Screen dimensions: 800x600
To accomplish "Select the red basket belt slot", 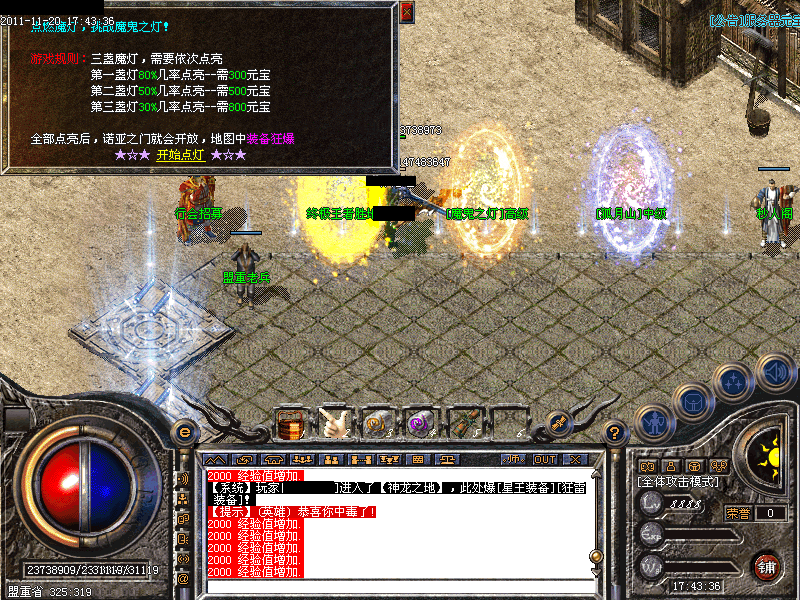I will click(290, 423).
